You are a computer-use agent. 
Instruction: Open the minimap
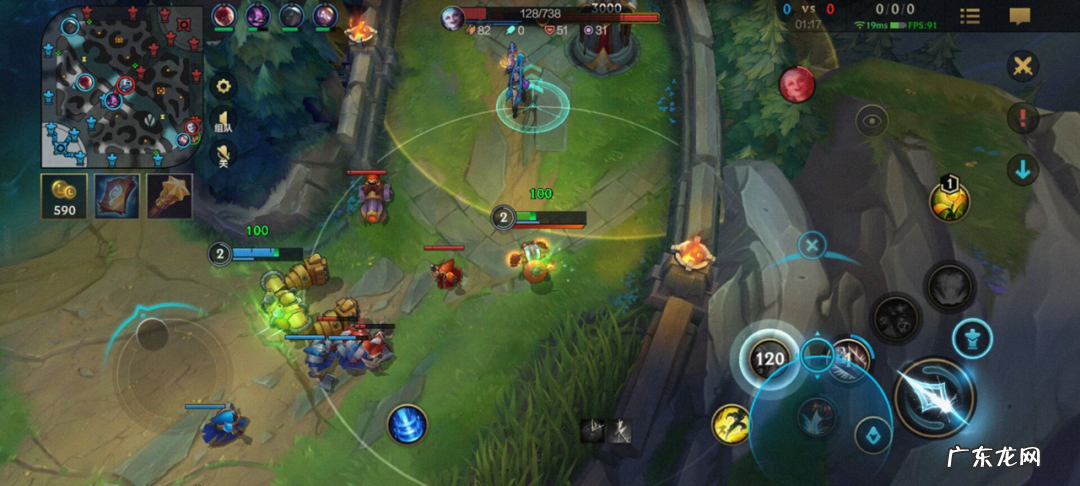[x=117, y=87]
